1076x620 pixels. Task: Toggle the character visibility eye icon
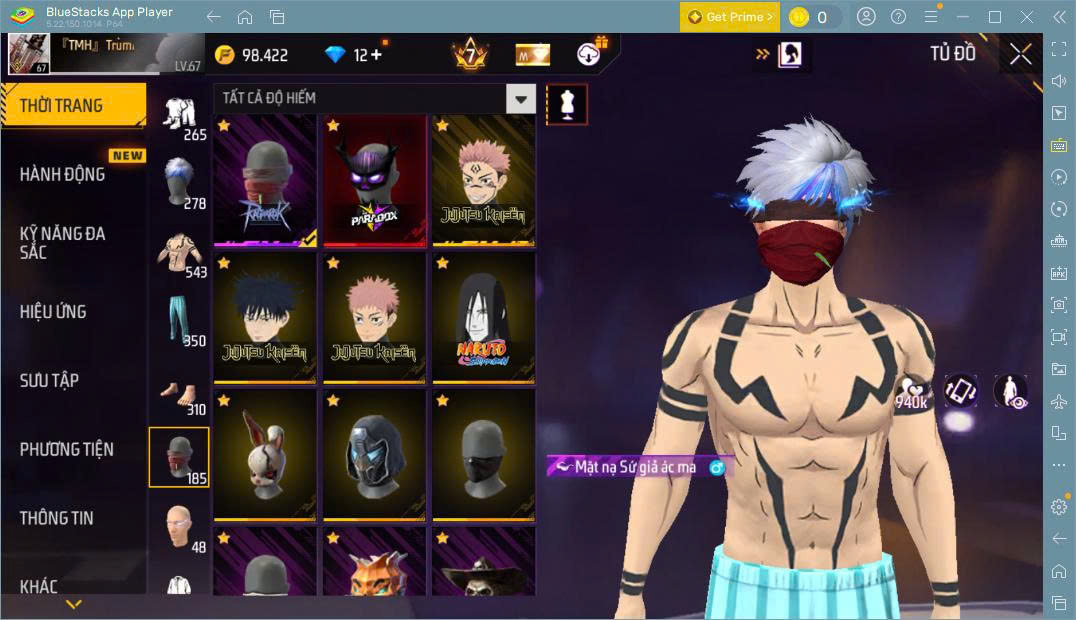pyautogui.click(x=1011, y=391)
